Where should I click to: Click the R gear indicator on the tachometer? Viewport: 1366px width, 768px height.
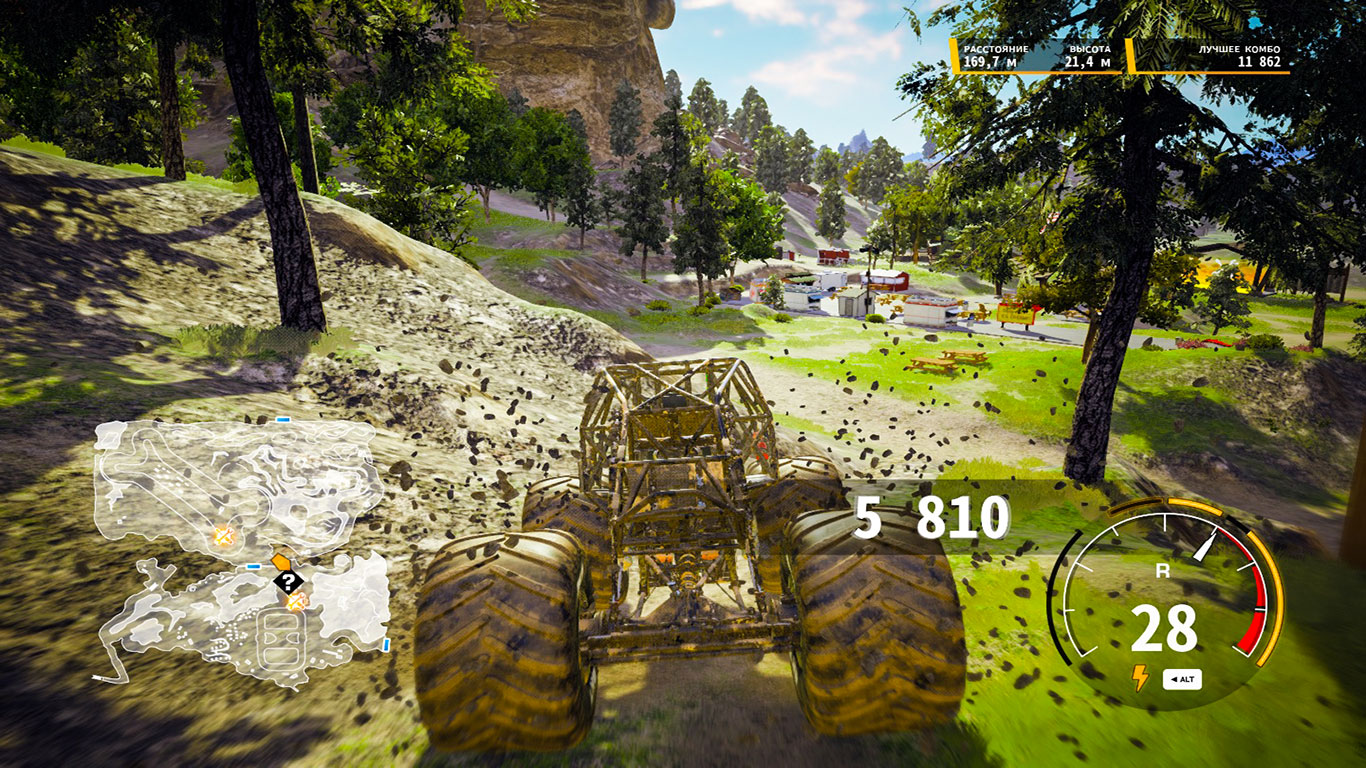[1163, 571]
